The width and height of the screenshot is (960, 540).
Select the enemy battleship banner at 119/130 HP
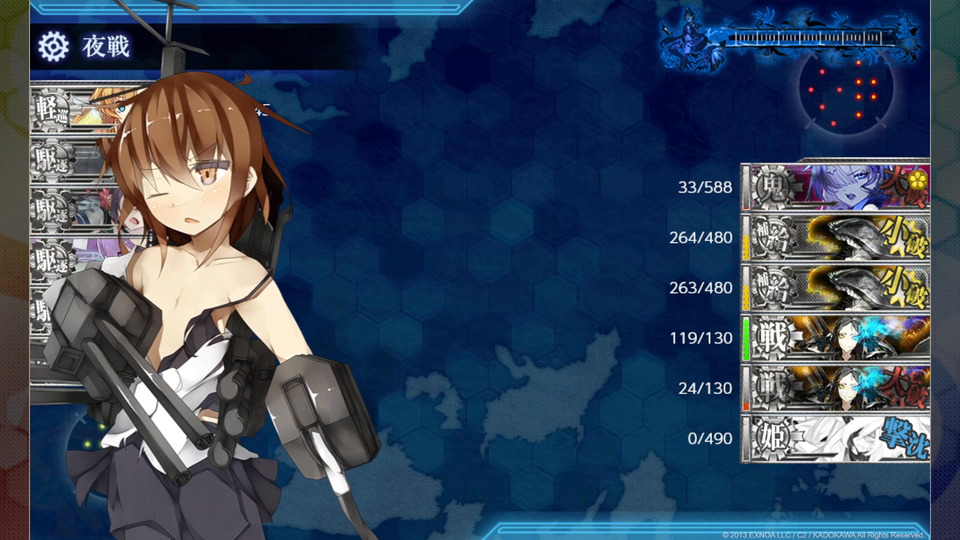[838, 338]
